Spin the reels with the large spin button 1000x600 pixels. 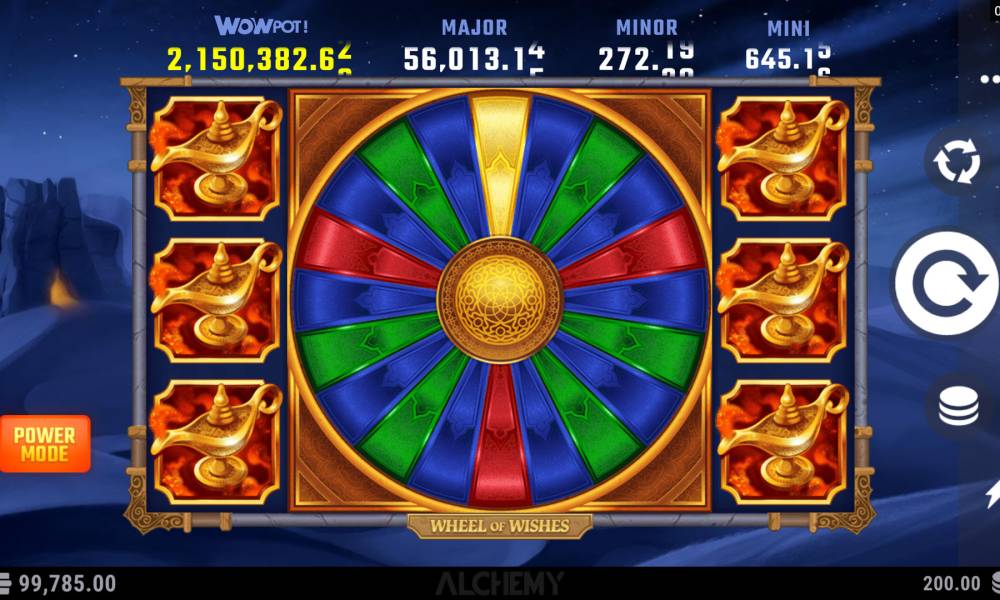944,284
